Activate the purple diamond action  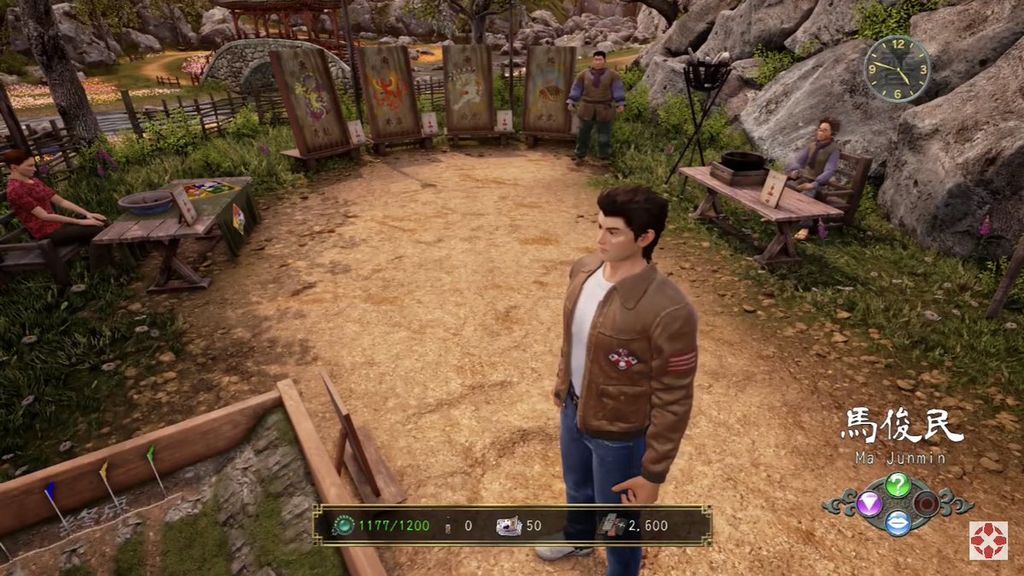tap(869, 503)
